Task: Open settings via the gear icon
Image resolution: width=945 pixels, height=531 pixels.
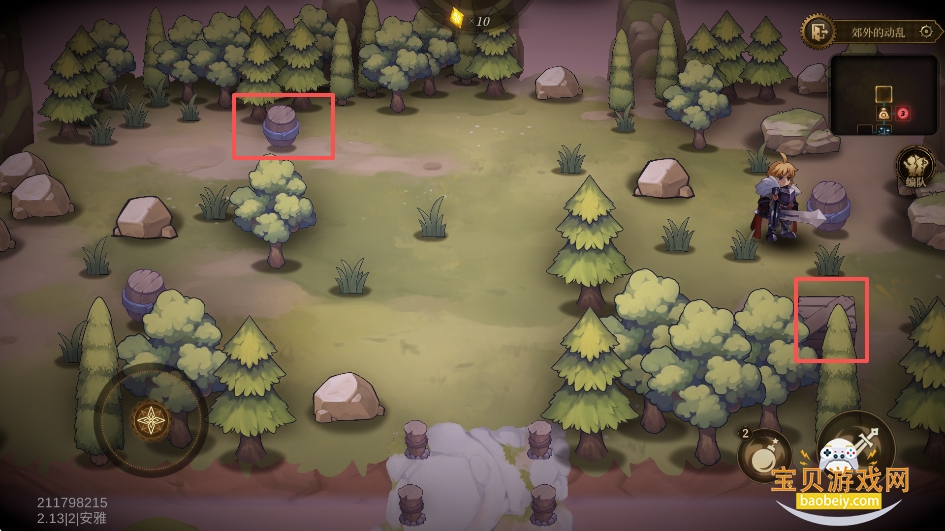Action: [x=927, y=31]
